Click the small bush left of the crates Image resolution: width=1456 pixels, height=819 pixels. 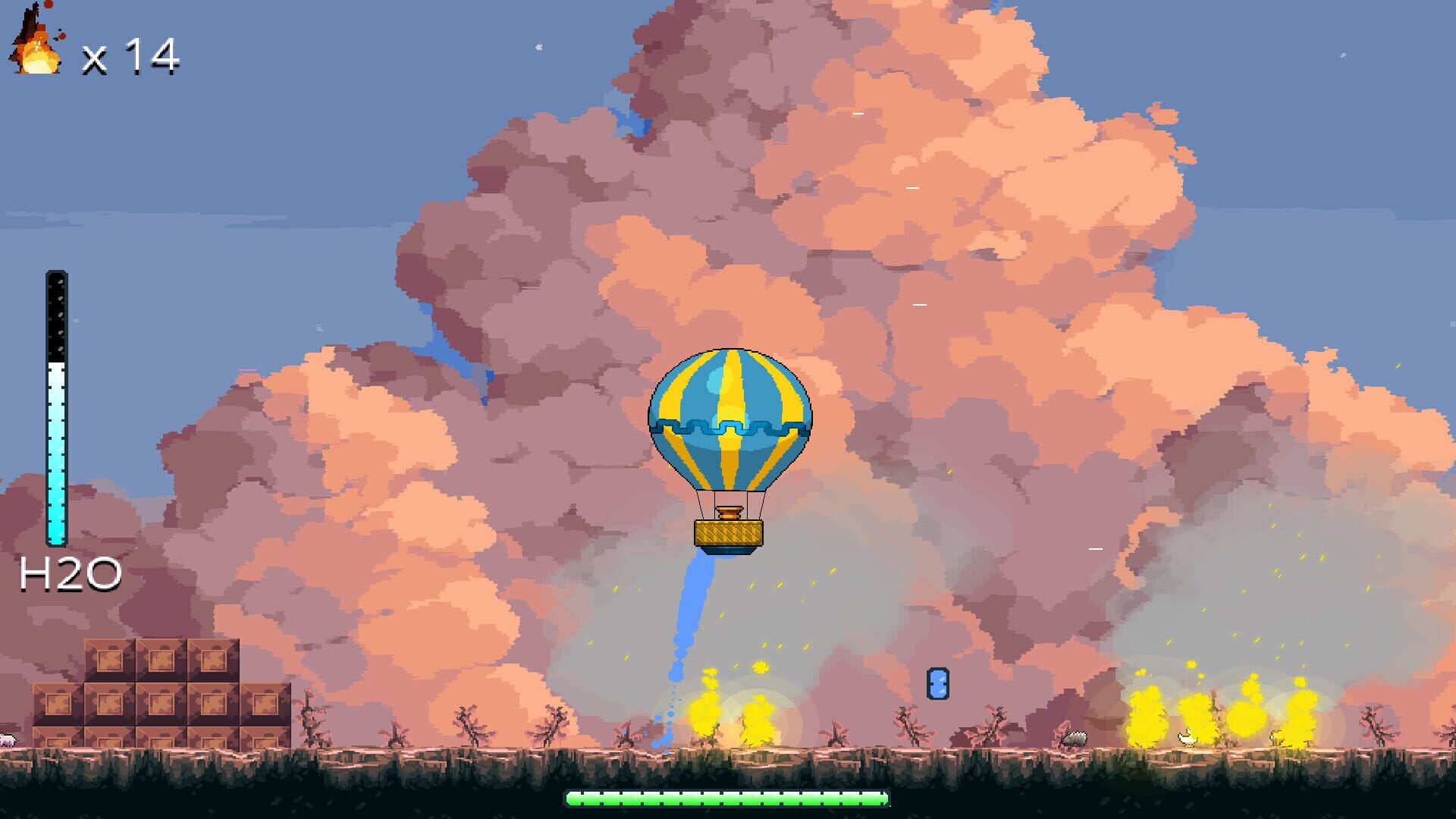click(x=311, y=720)
